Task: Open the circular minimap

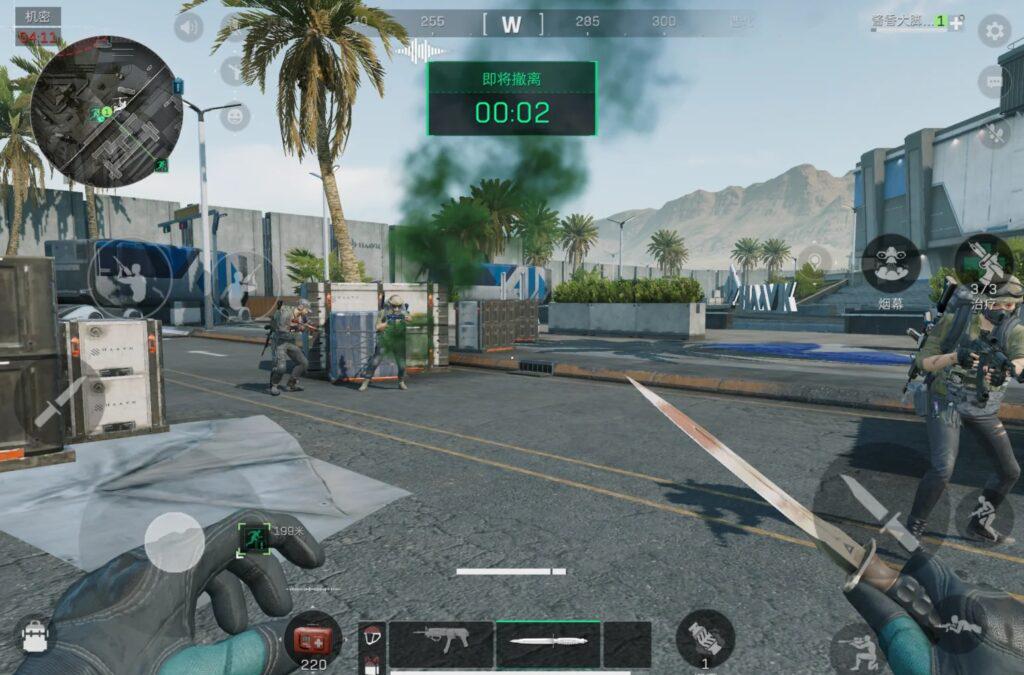Action: click(x=105, y=111)
